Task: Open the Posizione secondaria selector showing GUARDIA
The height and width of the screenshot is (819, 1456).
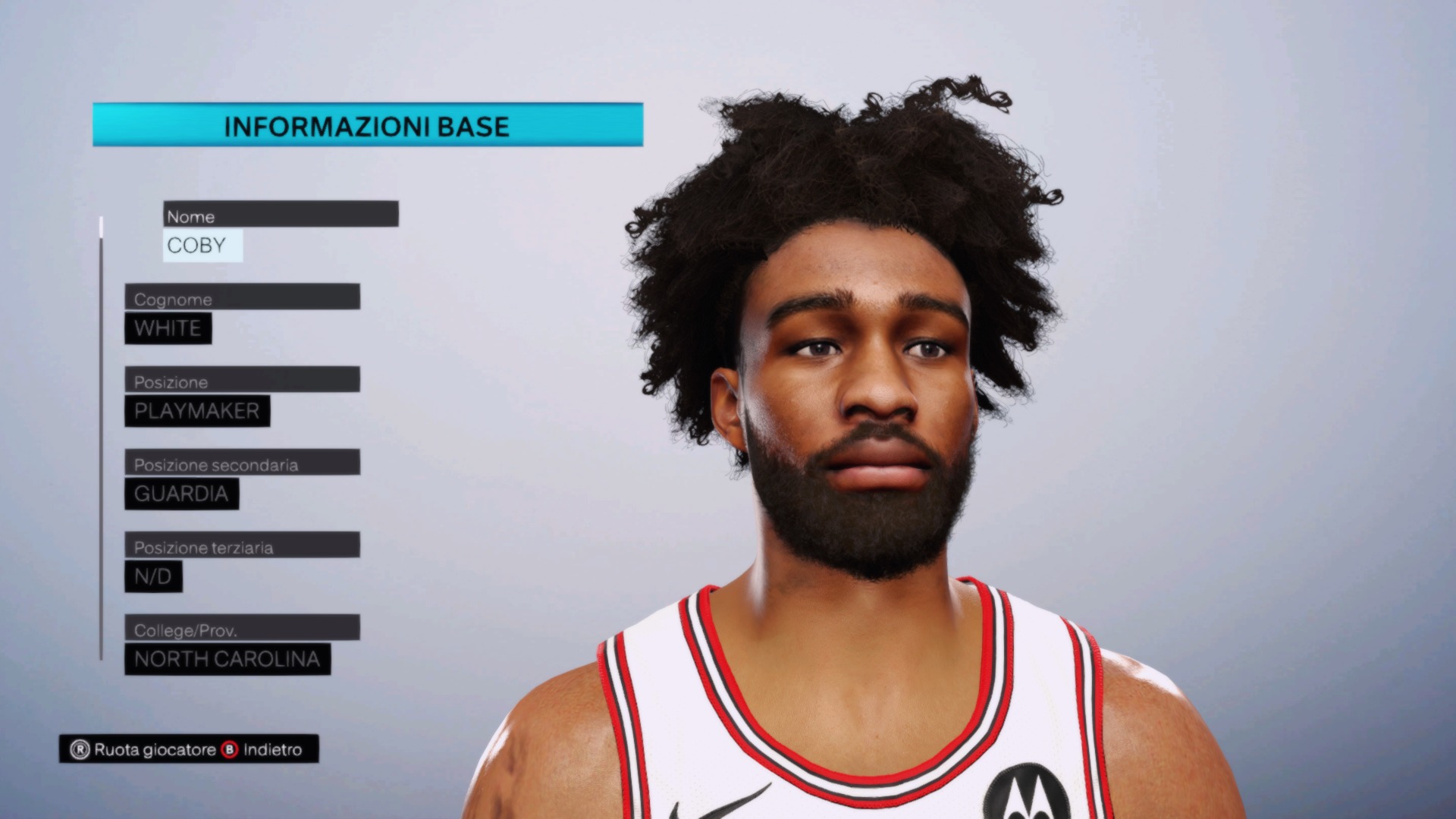Action: pyautogui.click(x=180, y=494)
